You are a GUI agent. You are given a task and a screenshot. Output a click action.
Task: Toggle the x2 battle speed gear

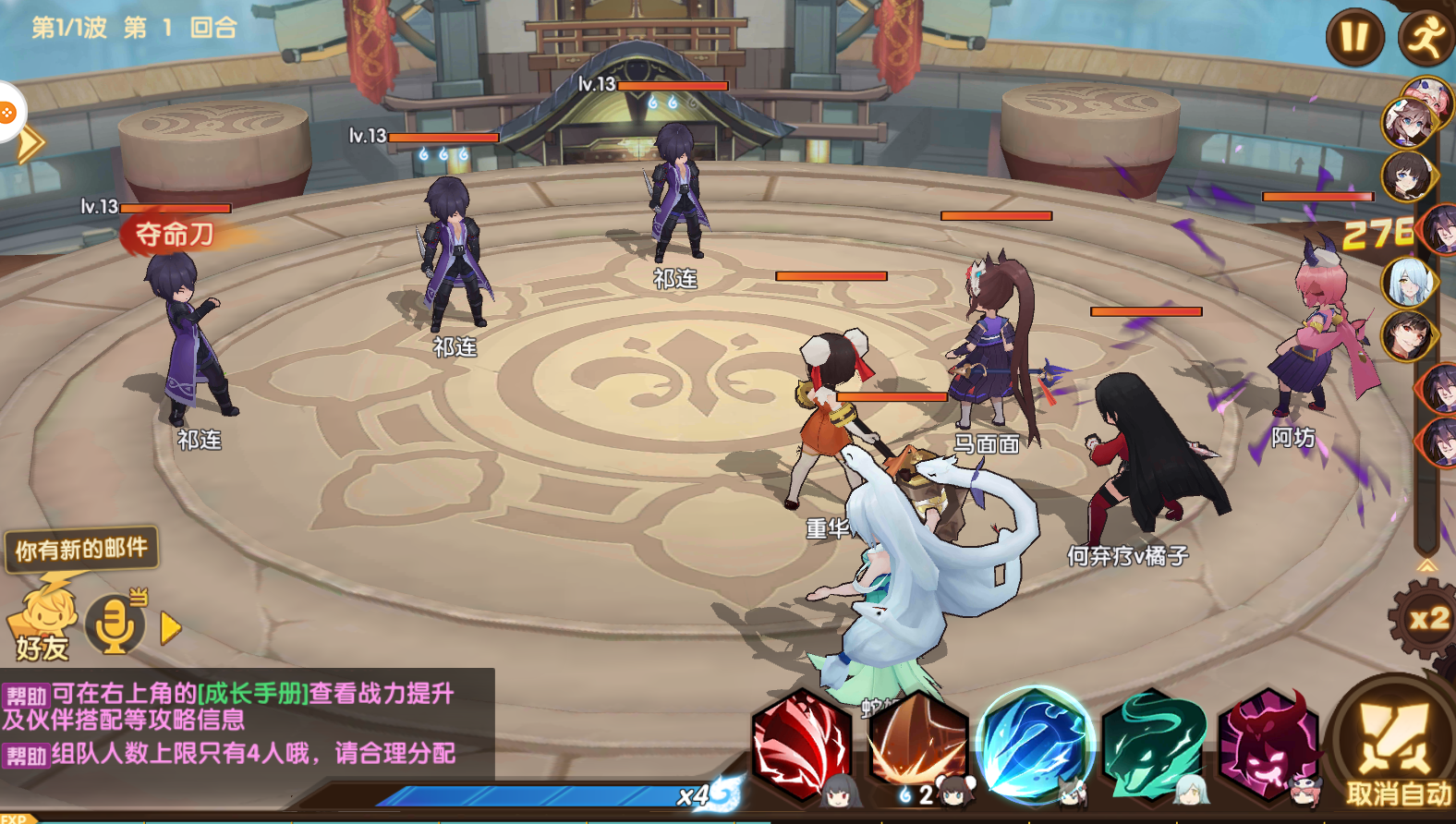(x=1427, y=619)
